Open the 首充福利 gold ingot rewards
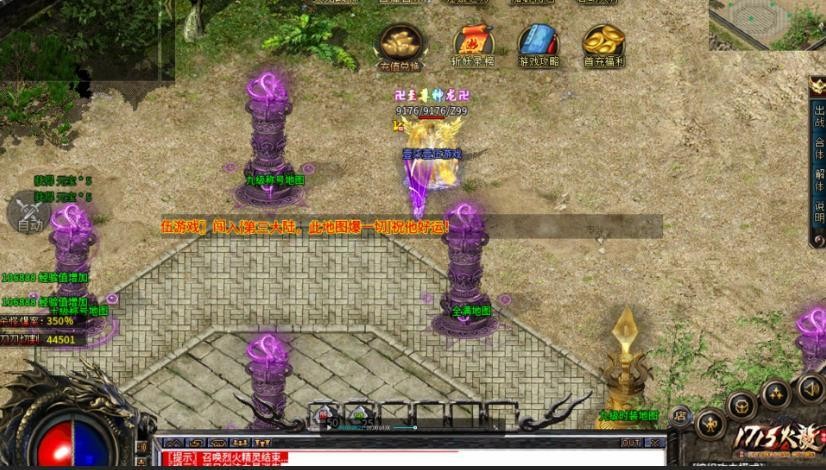Image resolution: width=826 pixels, height=470 pixels. (x=603, y=43)
